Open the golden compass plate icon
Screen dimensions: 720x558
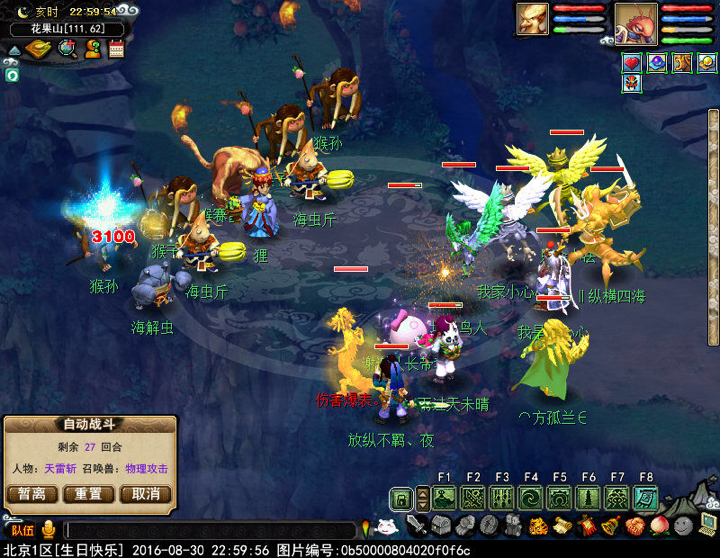point(38,49)
